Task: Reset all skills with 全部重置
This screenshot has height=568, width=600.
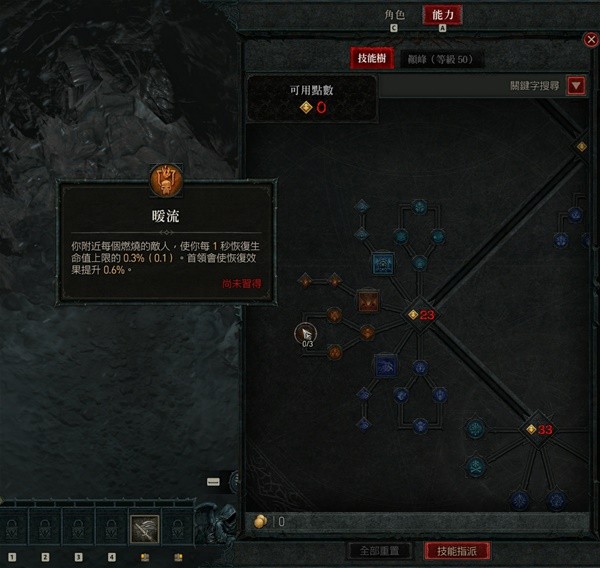Action: pos(379,551)
